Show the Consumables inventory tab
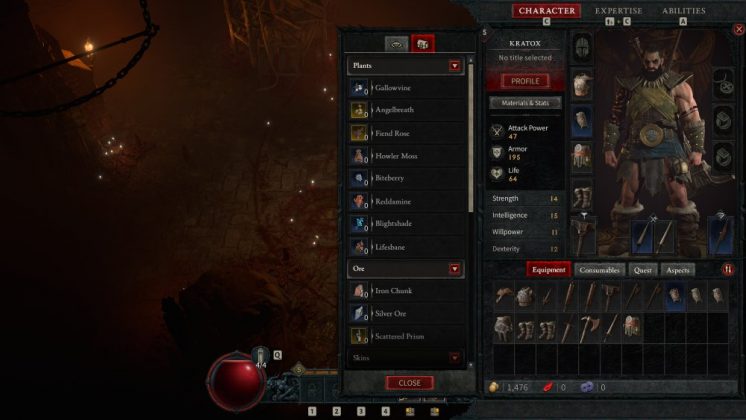The width and height of the screenshot is (746, 420). 599,269
